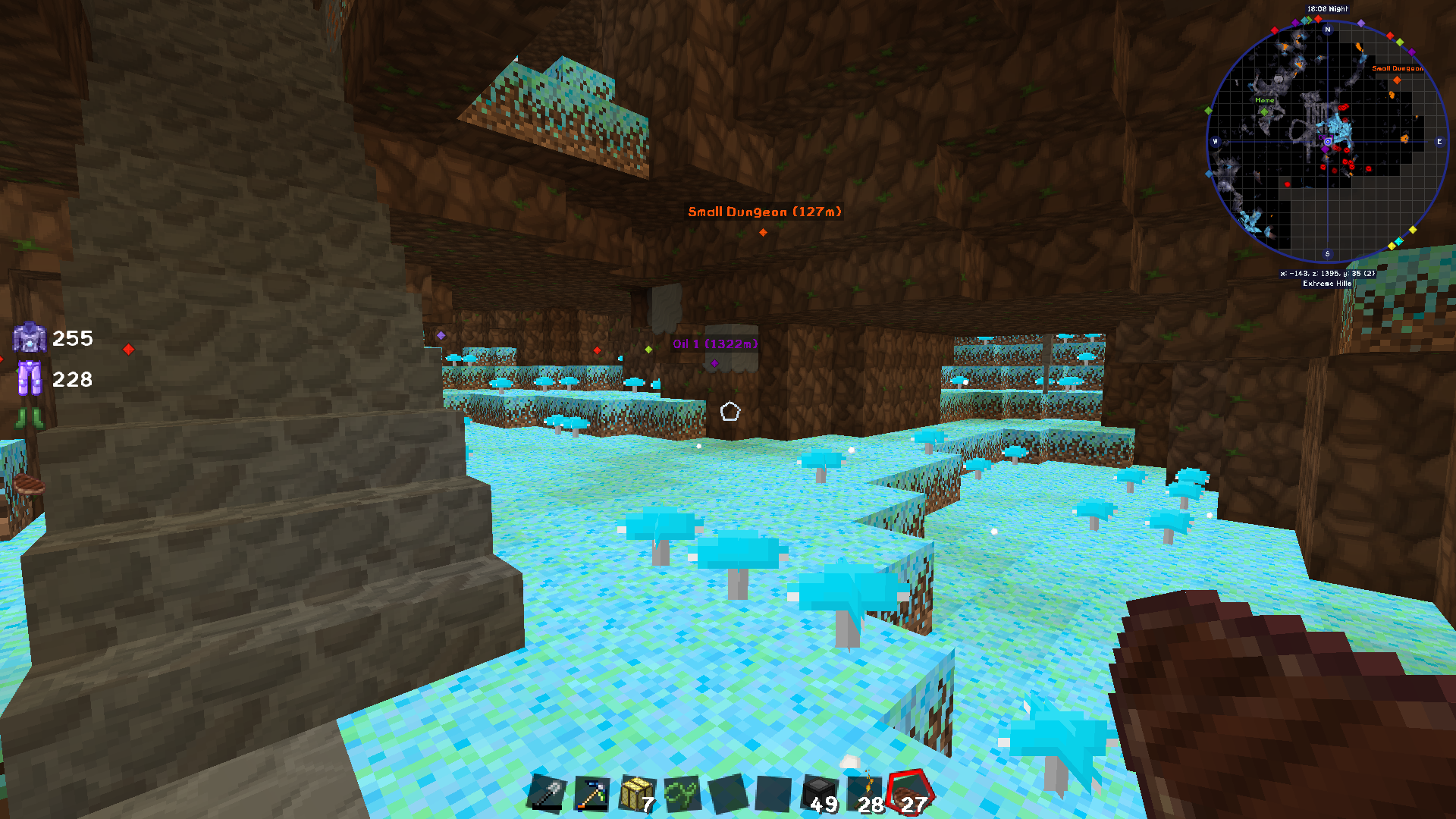Select the black machine block stack of 49
This screenshot has height=819, width=1456.
(820, 794)
